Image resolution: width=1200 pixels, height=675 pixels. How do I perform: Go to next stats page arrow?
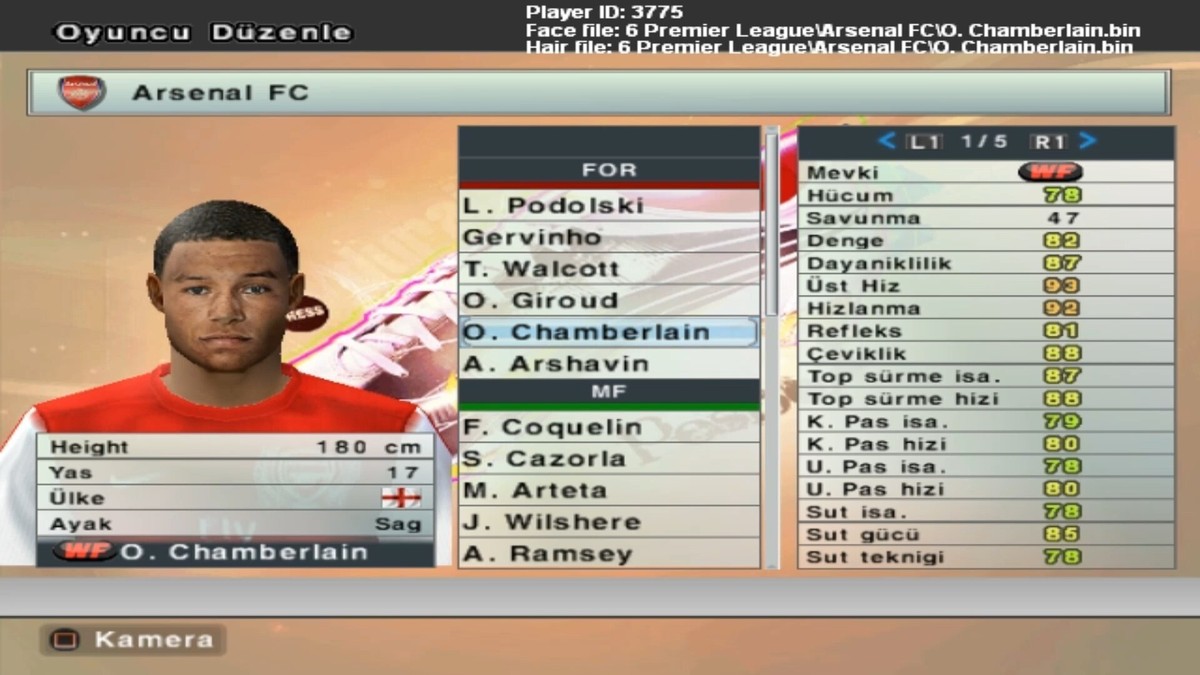(1088, 141)
